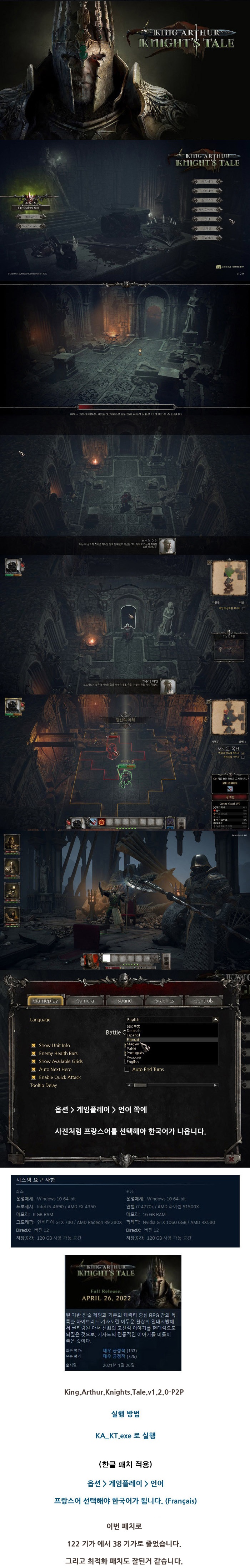This screenshot has width=250, height=1568.
Task: Toggle the Show Unit Info checkbox
Action: coord(34,1045)
